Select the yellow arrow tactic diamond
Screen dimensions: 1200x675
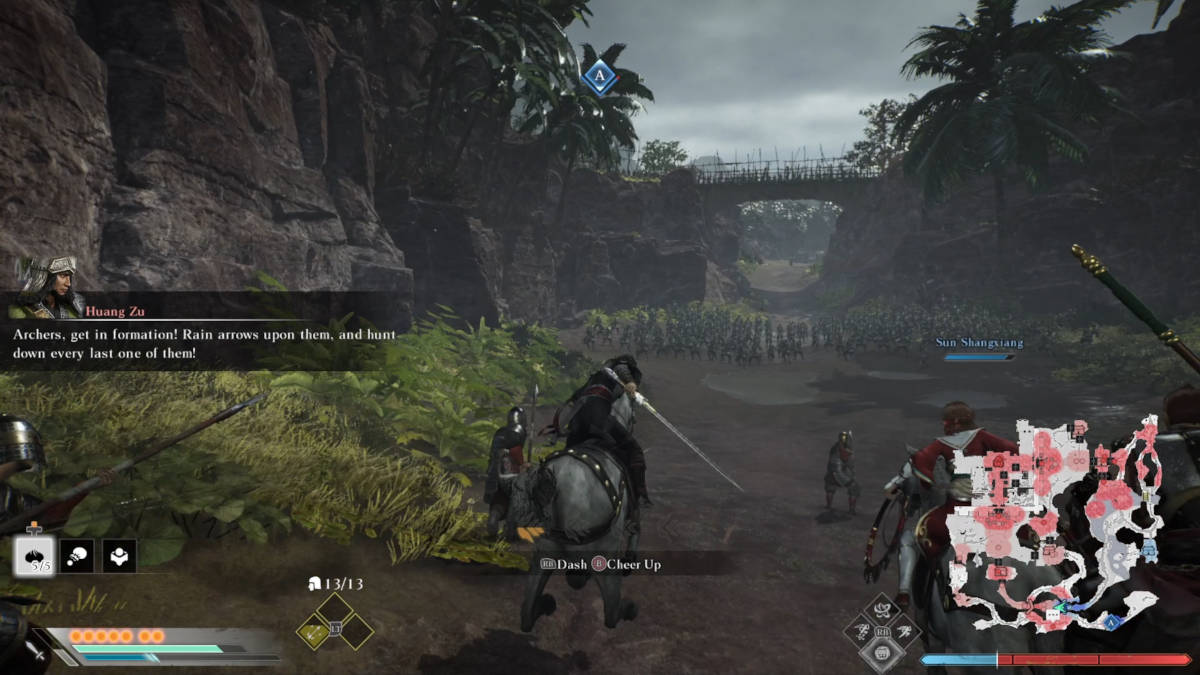[316, 630]
